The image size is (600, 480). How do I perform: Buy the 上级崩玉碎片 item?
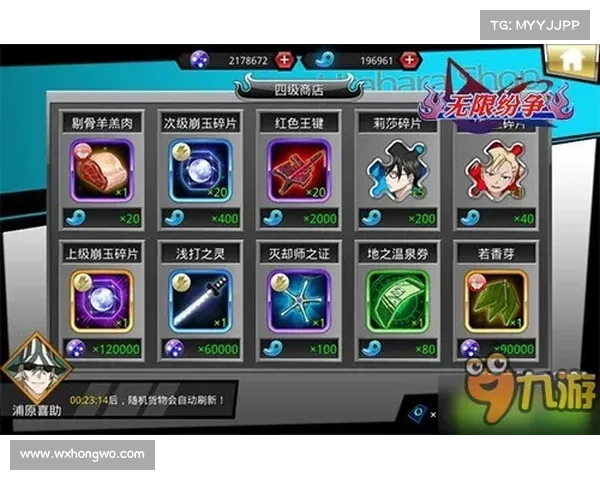pyautogui.click(x=102, y=299)
